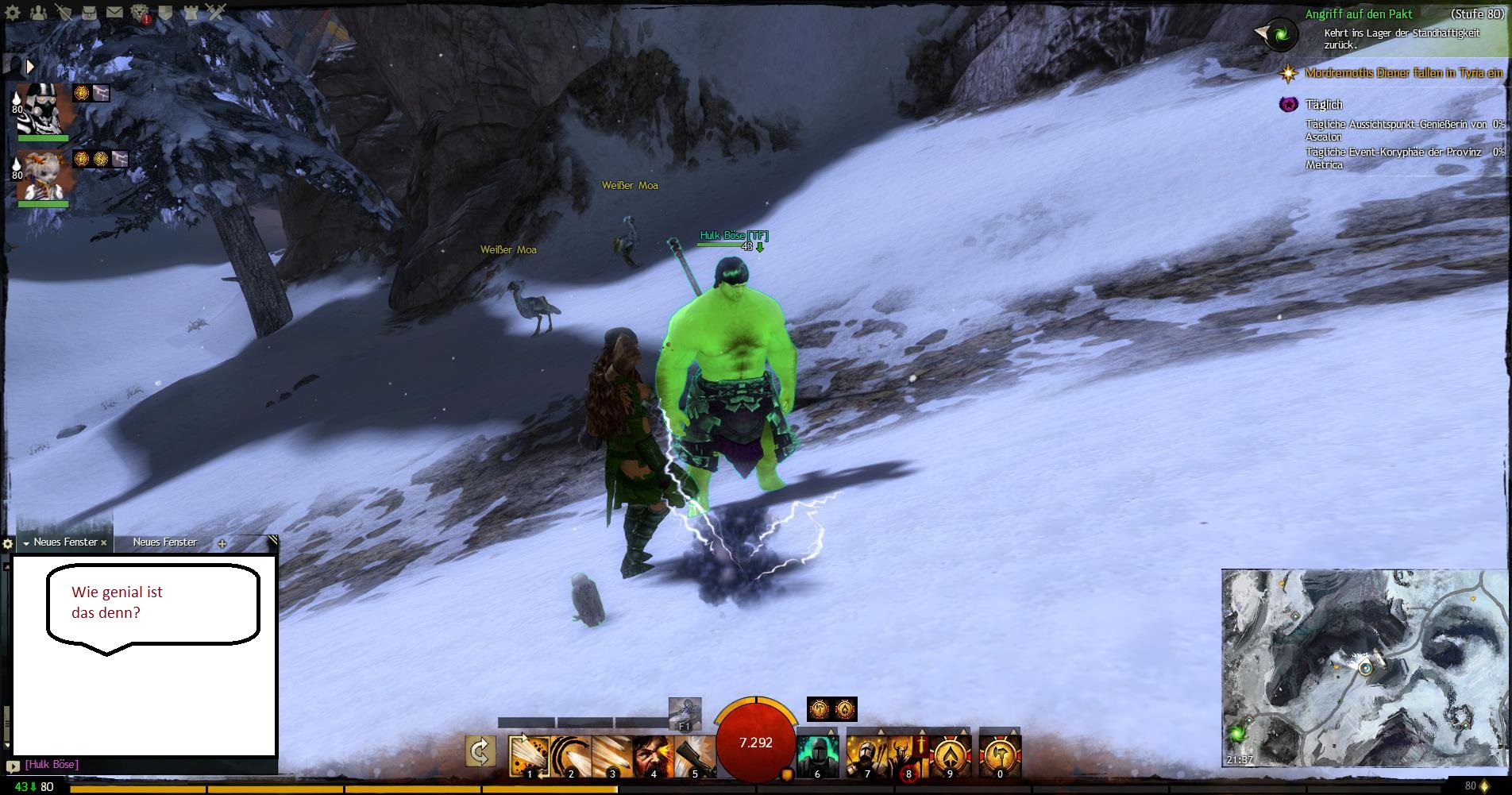Switch to the second Neues Fenster tab
1512x795 pixels.
[164, 542]
